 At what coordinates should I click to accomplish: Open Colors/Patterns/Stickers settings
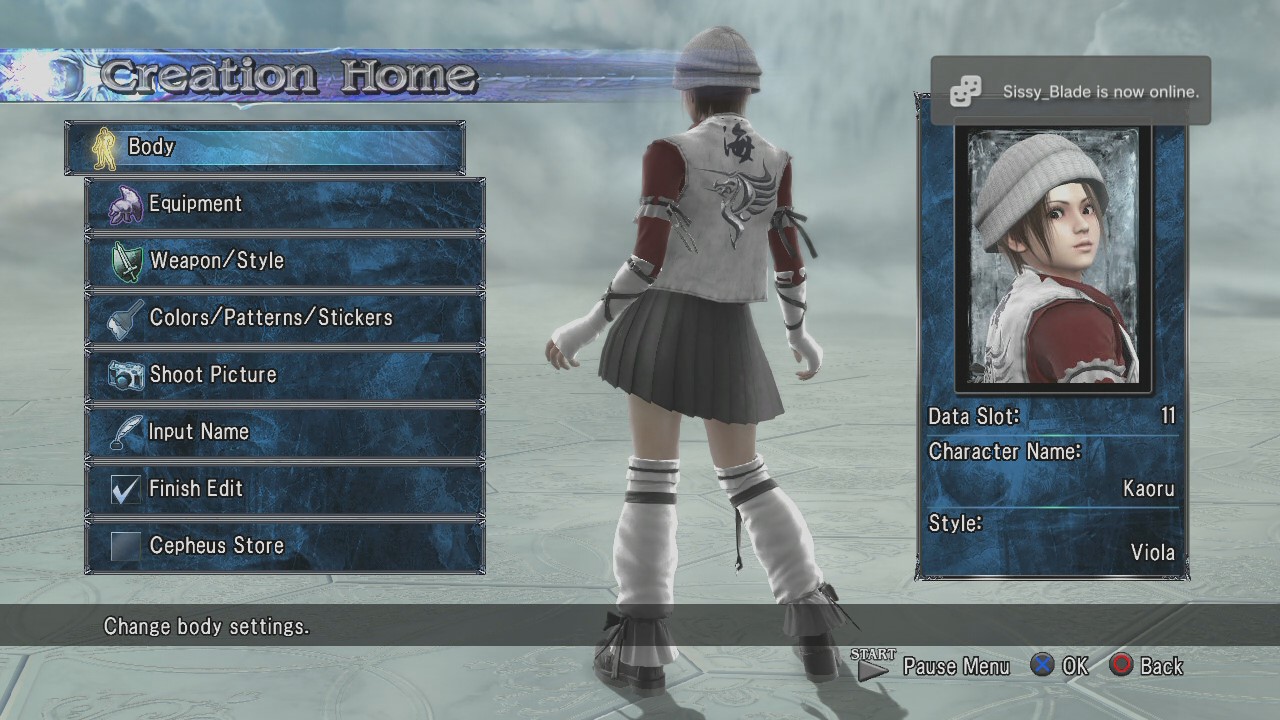(285, 319)
